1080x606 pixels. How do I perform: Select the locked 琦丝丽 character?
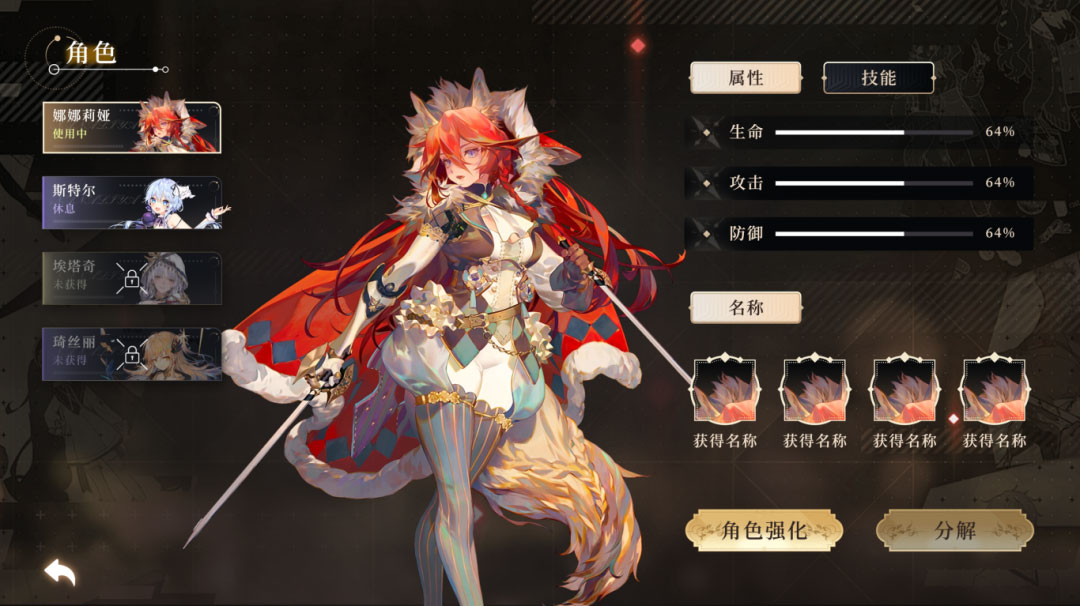pyautogui.click(x=131, y=353)
